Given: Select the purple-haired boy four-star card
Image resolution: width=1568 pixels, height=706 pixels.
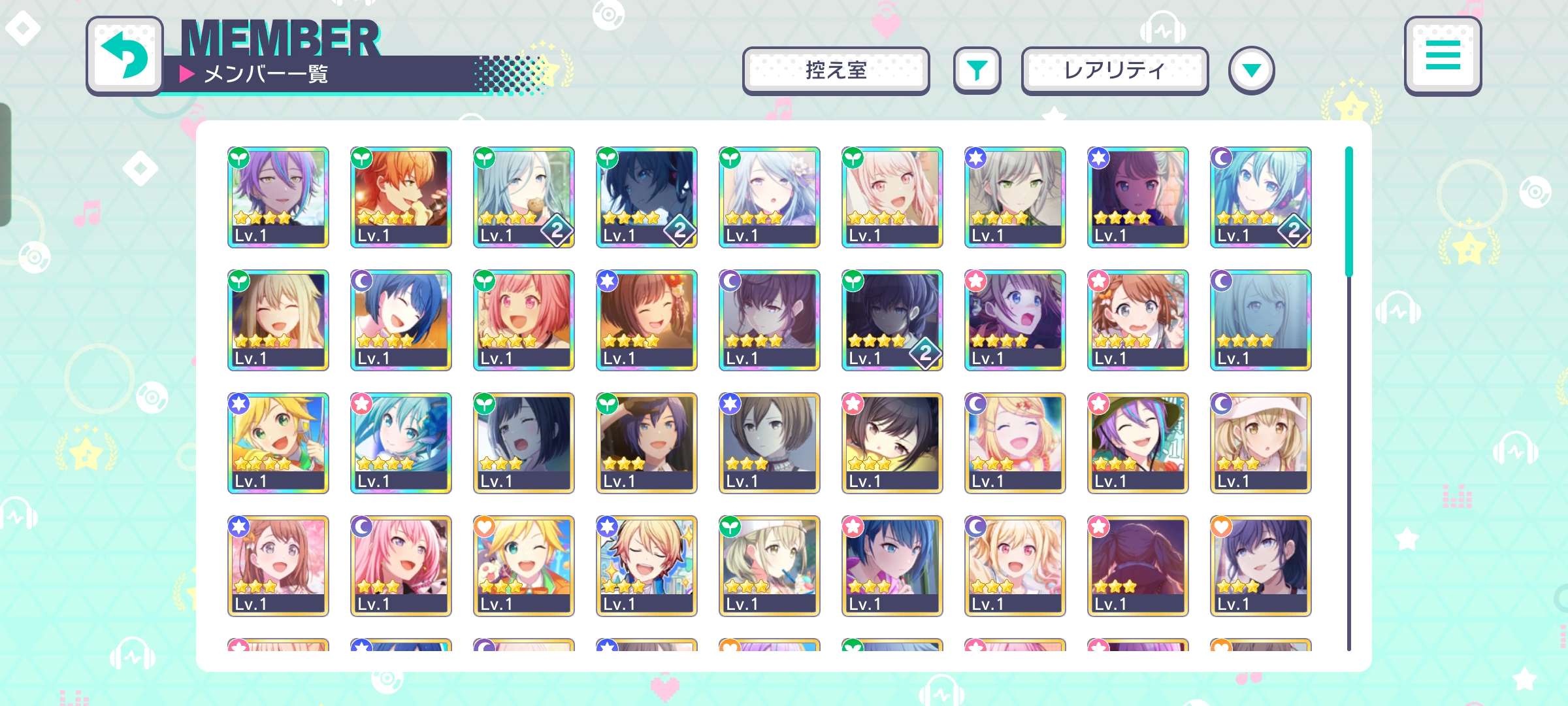Looking at the screenshot, I should click(x=278, y=197).
